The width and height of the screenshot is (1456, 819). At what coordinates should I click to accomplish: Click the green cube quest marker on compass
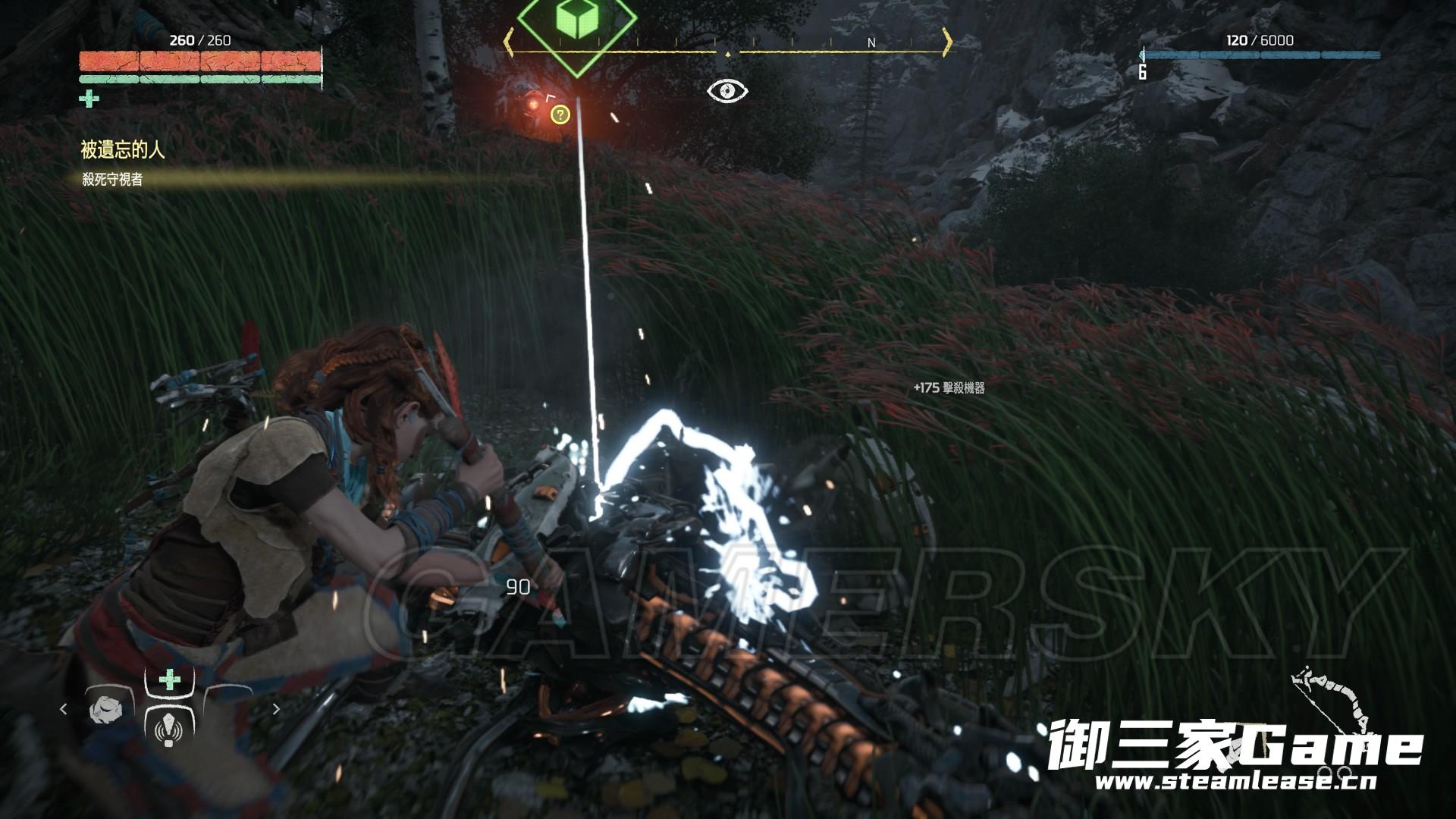click(577, 20)
